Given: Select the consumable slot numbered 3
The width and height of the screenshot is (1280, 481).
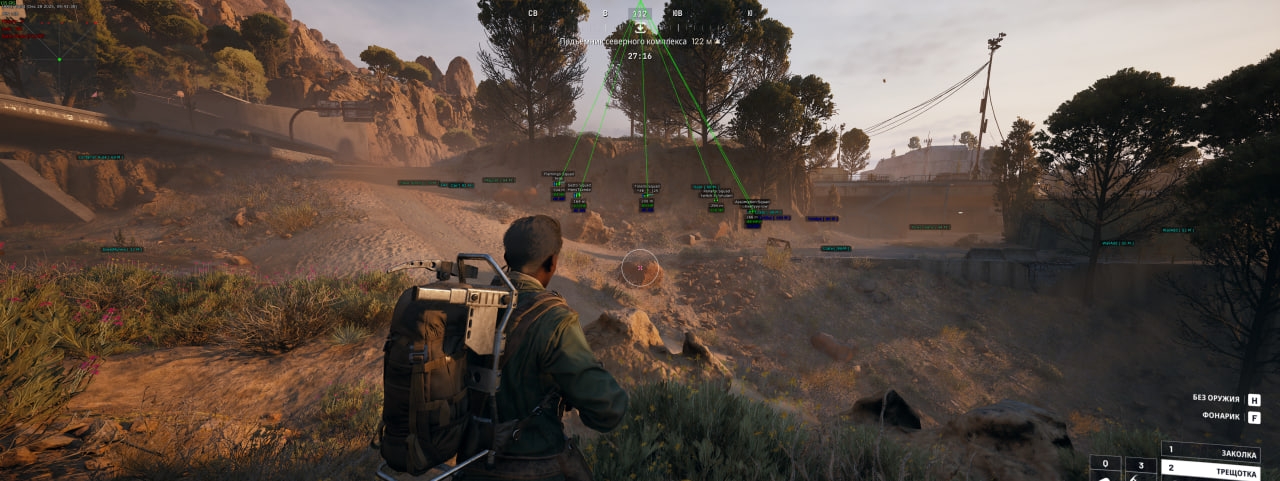Looking at the screenshot, I should (1140, 465).
